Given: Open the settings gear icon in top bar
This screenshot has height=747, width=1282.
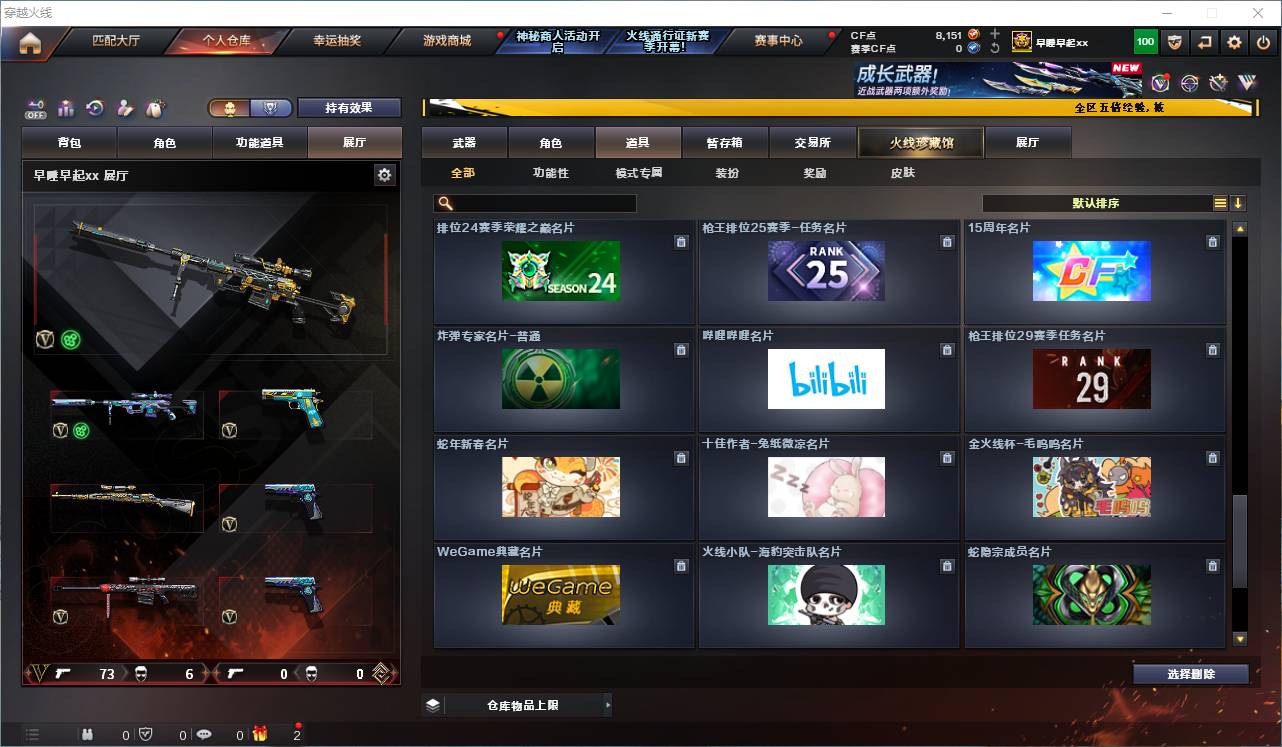Looking at the screenshot, I should (1233, 41).
